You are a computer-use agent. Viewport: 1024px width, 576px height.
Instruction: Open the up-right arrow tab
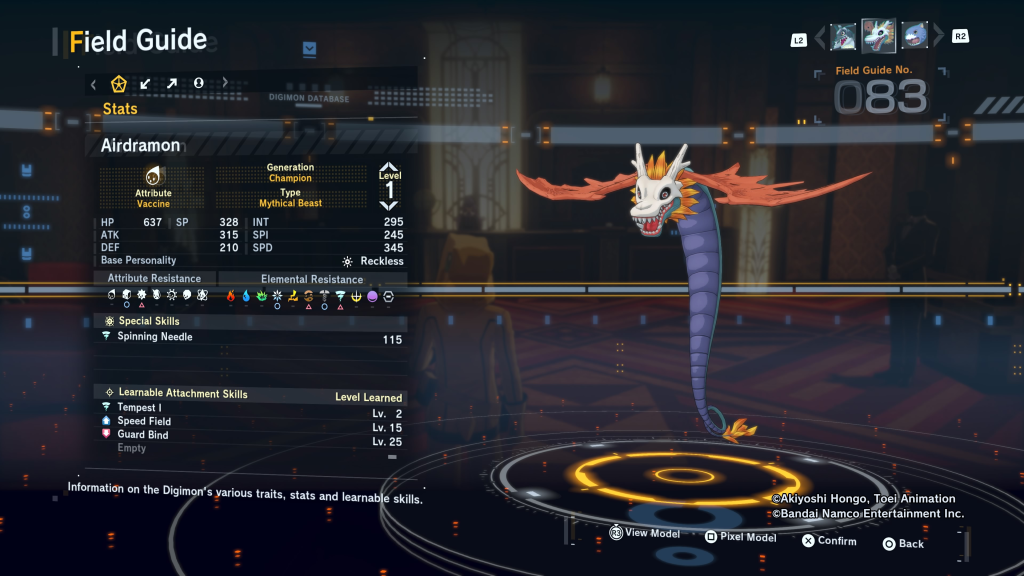(x=172, y=84)
